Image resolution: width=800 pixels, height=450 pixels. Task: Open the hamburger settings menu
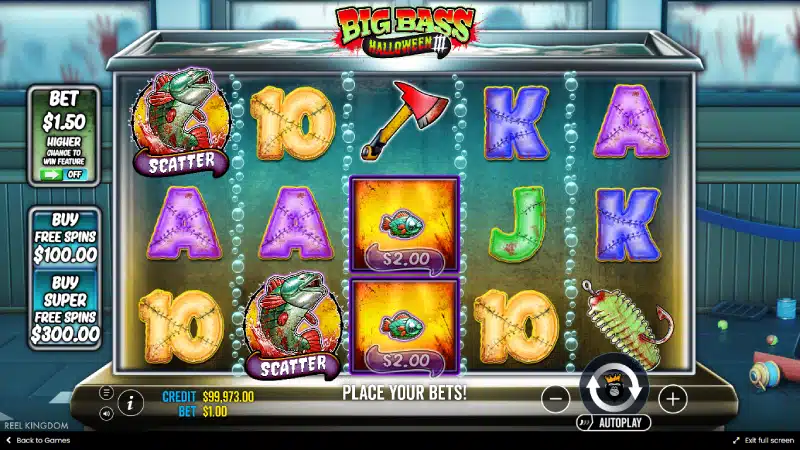106,394
